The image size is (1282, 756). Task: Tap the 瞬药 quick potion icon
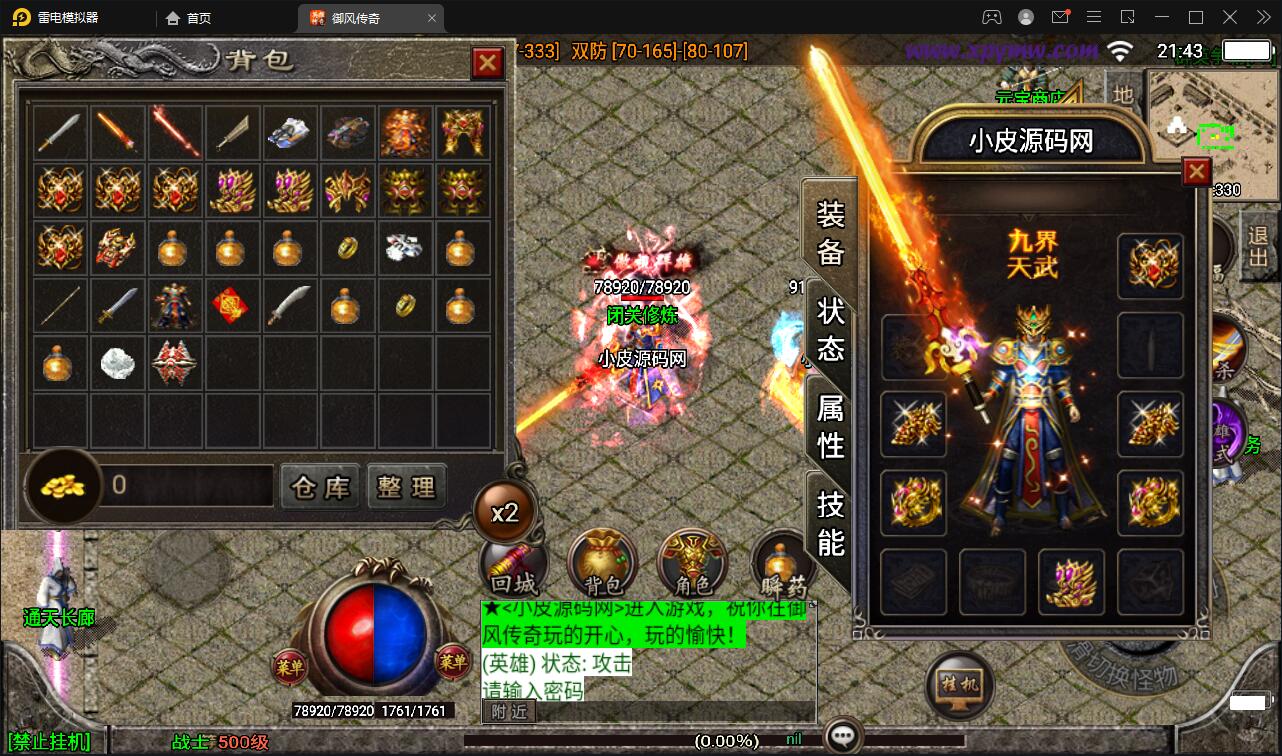coord(782,566)
